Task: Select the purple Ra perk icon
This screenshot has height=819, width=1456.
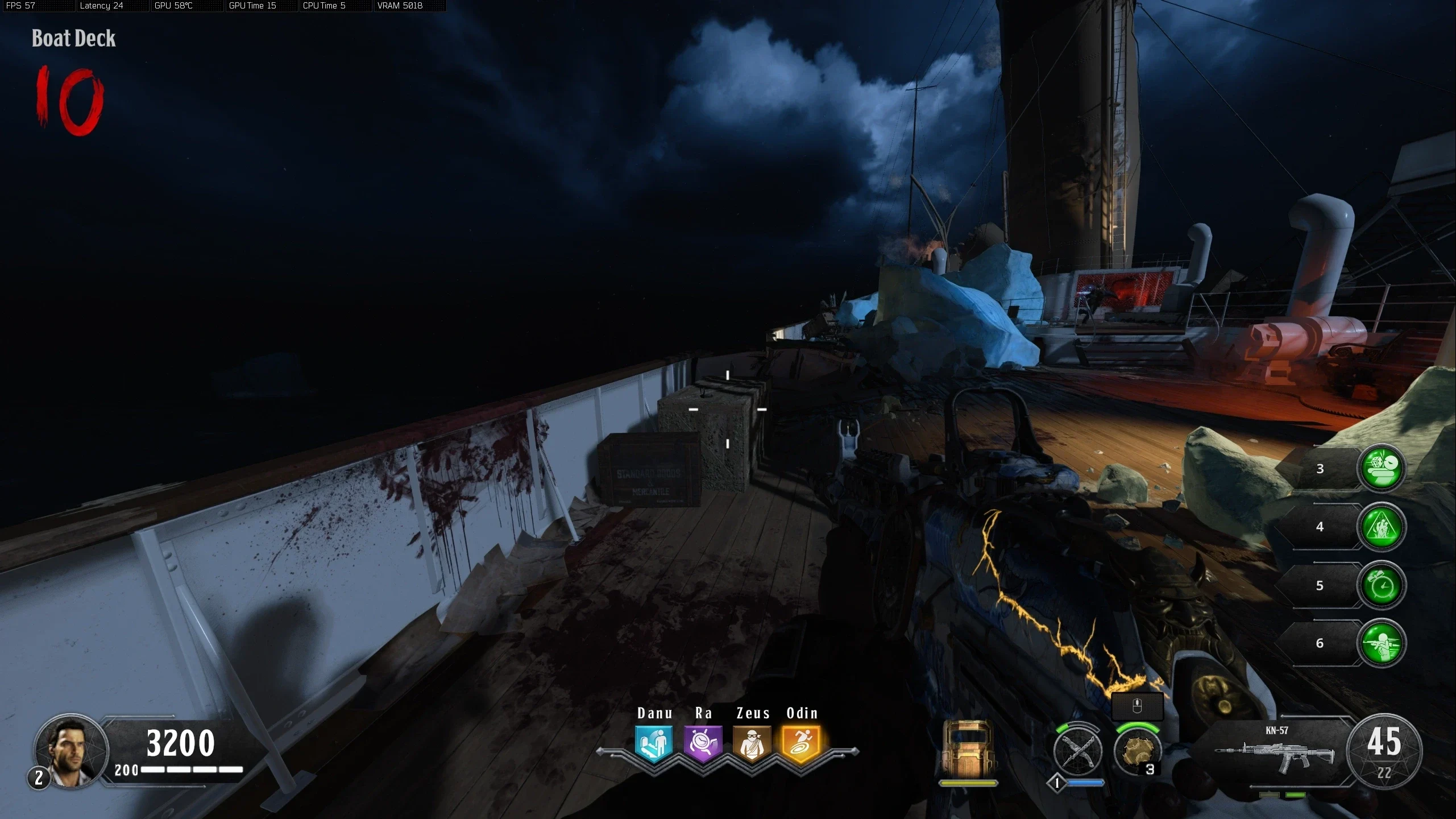Action: click(x=703, y=743)
